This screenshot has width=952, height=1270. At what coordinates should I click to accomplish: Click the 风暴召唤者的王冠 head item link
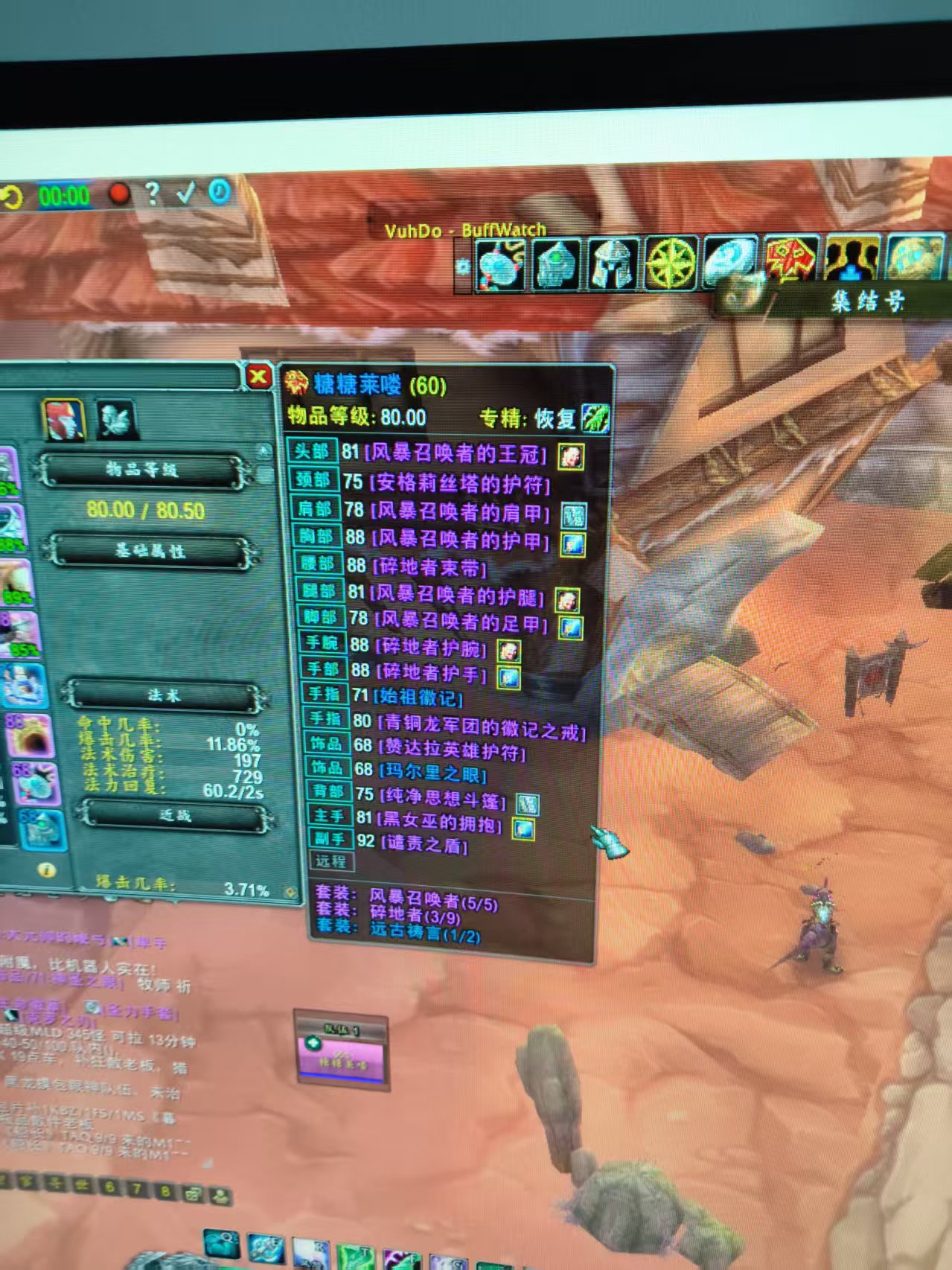click(x=458, y=453)
